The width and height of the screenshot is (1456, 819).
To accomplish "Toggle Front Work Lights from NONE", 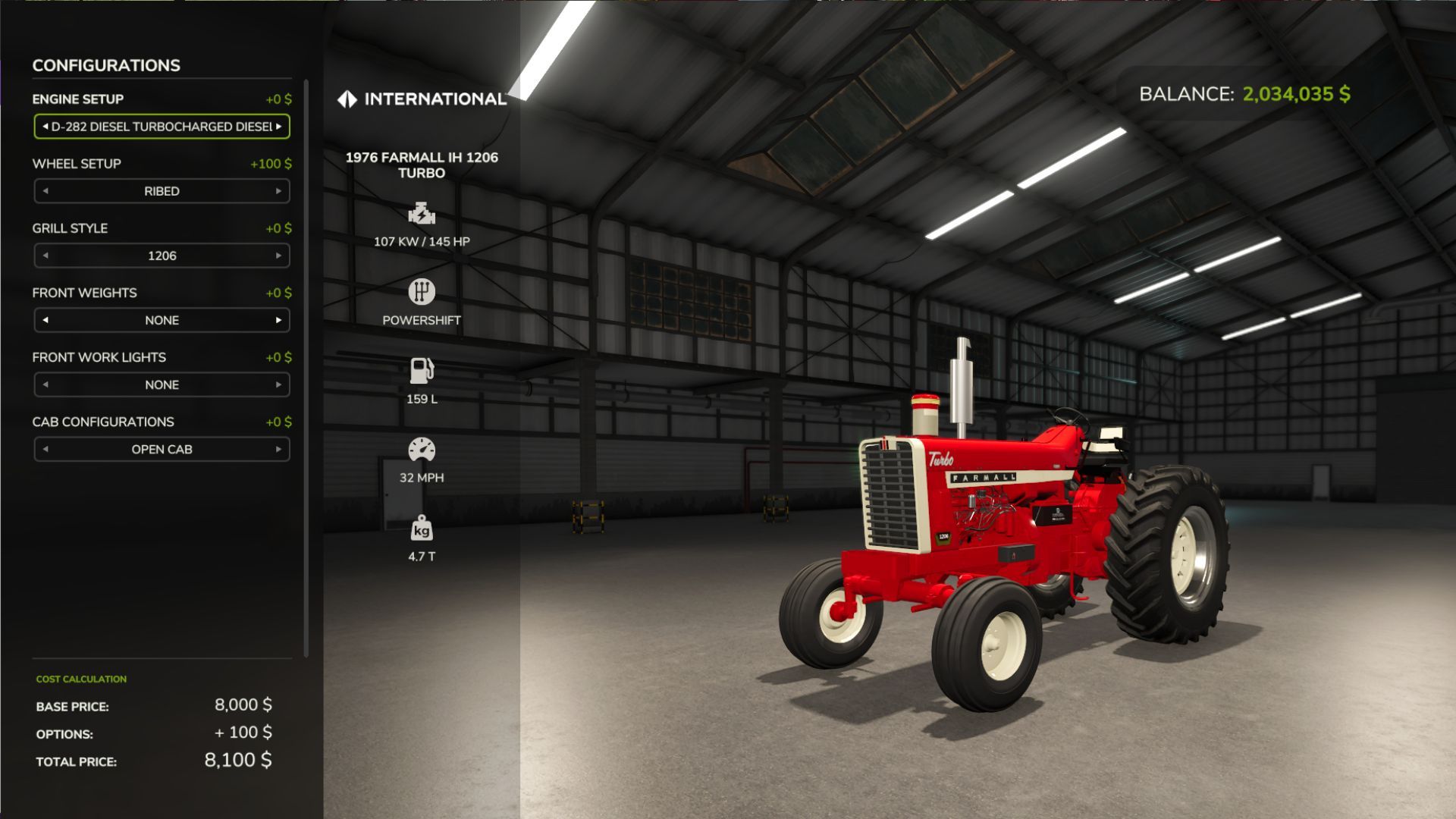I will [161, 384].
